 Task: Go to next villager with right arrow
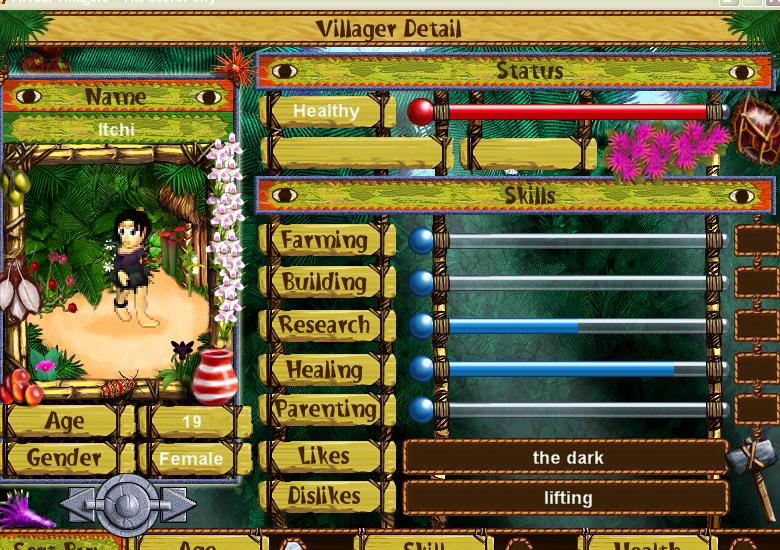click(176, 504)
